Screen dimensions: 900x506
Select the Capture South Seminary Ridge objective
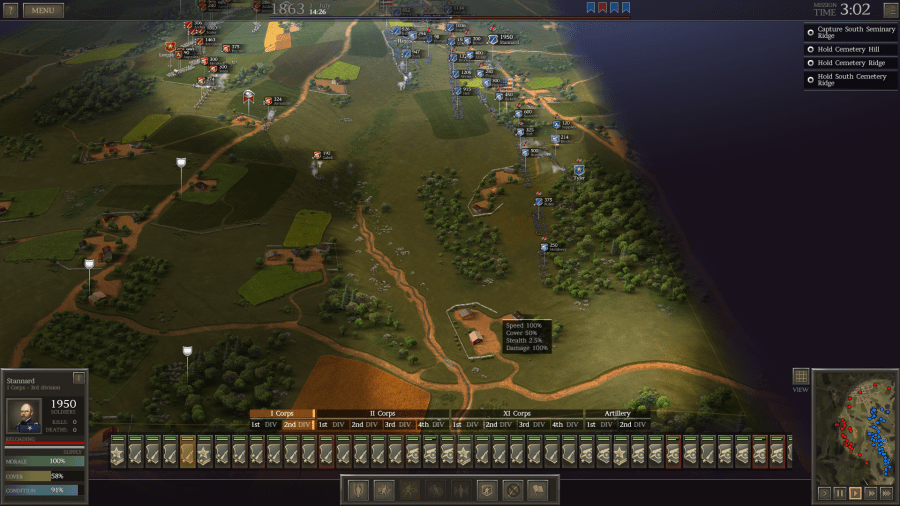pyautogui.click(x=850, y=33)
